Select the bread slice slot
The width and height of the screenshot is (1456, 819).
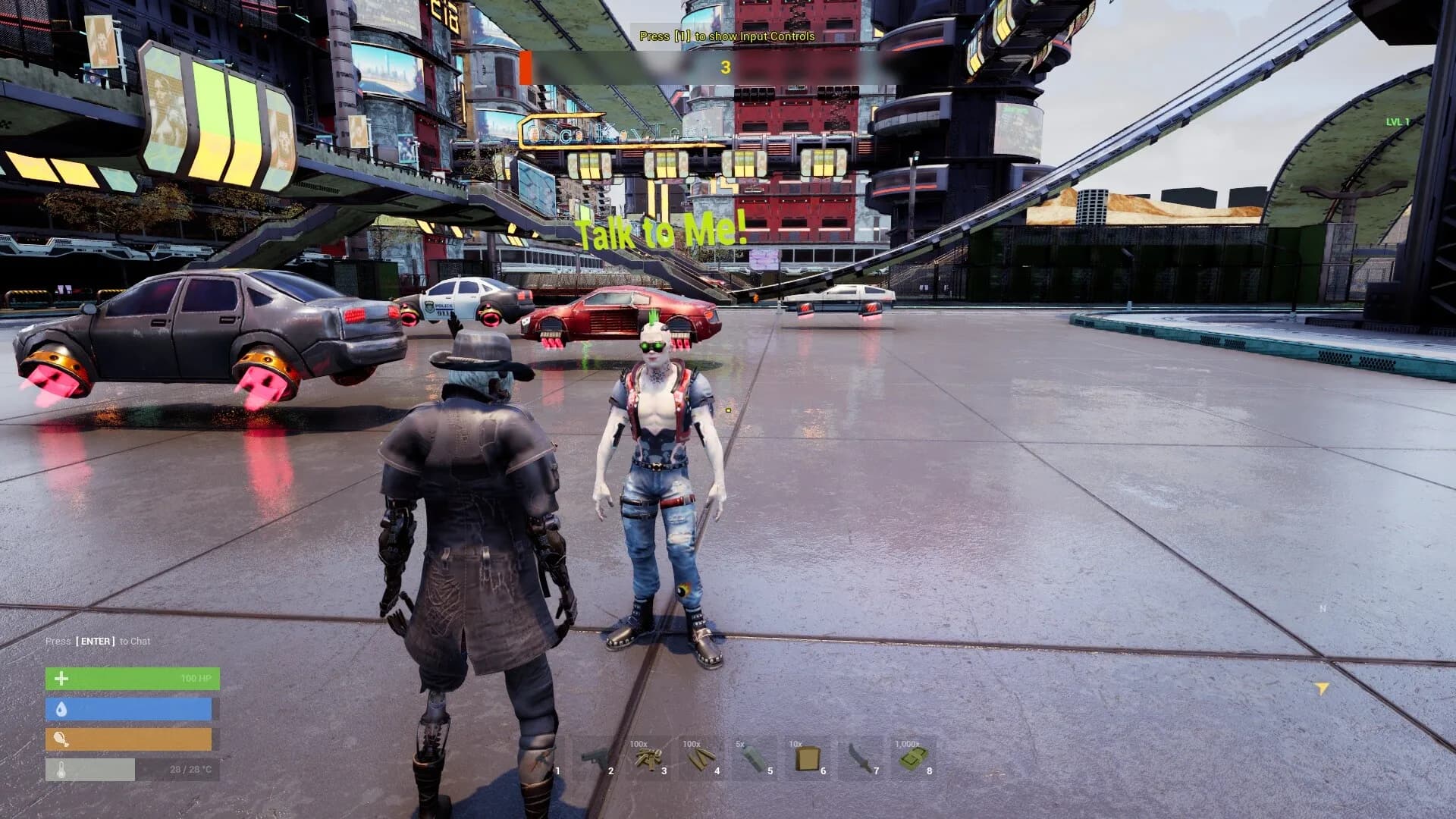pos(808,758)
